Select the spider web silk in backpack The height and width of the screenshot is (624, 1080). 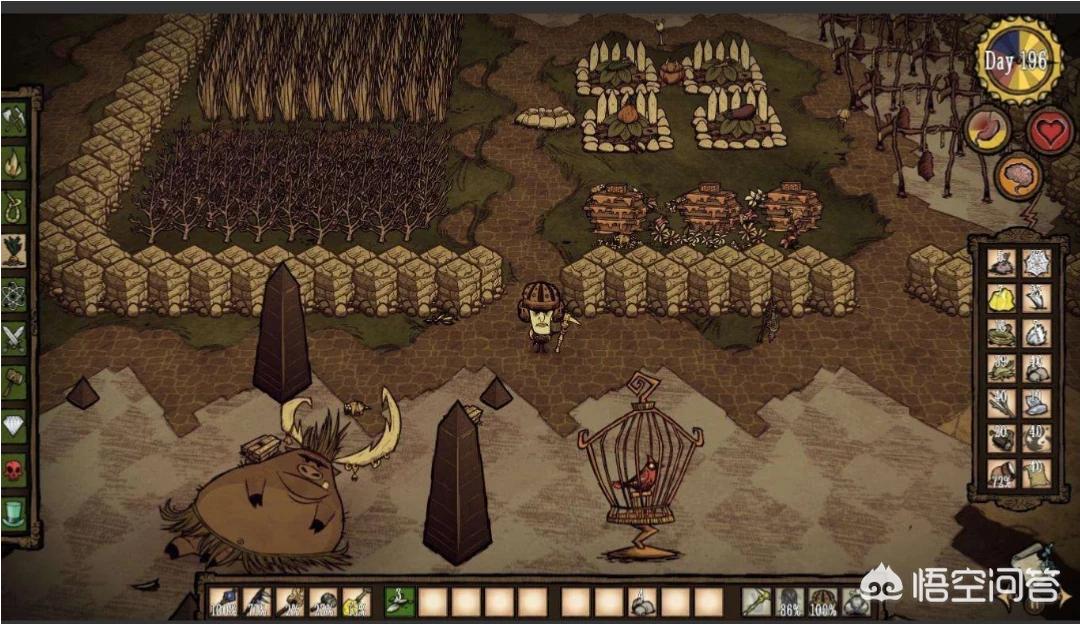click(x=1036, y=264)
